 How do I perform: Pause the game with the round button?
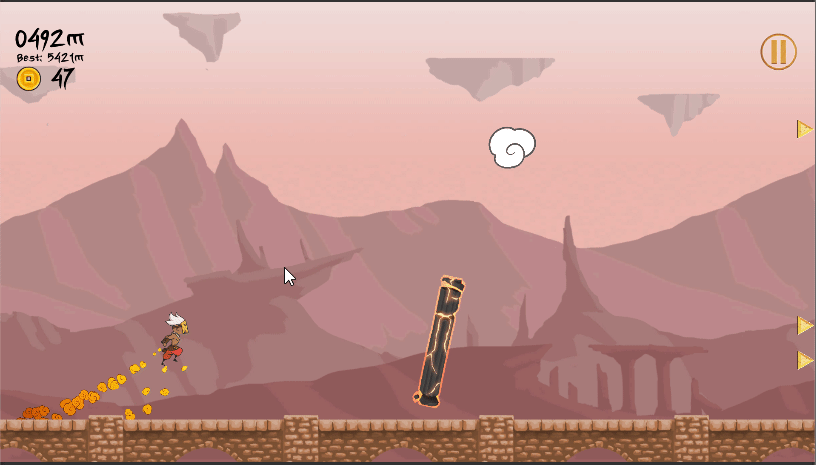778,52
